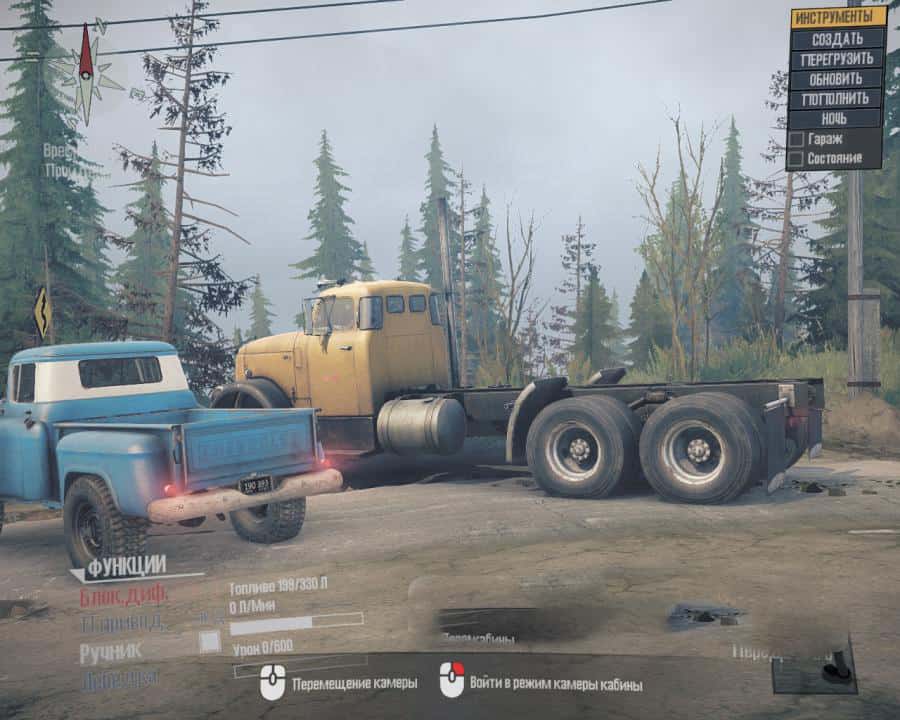Tick the Гараж checkbox
Viewport: 900px width, 720px height.
[x=796, y=139]
